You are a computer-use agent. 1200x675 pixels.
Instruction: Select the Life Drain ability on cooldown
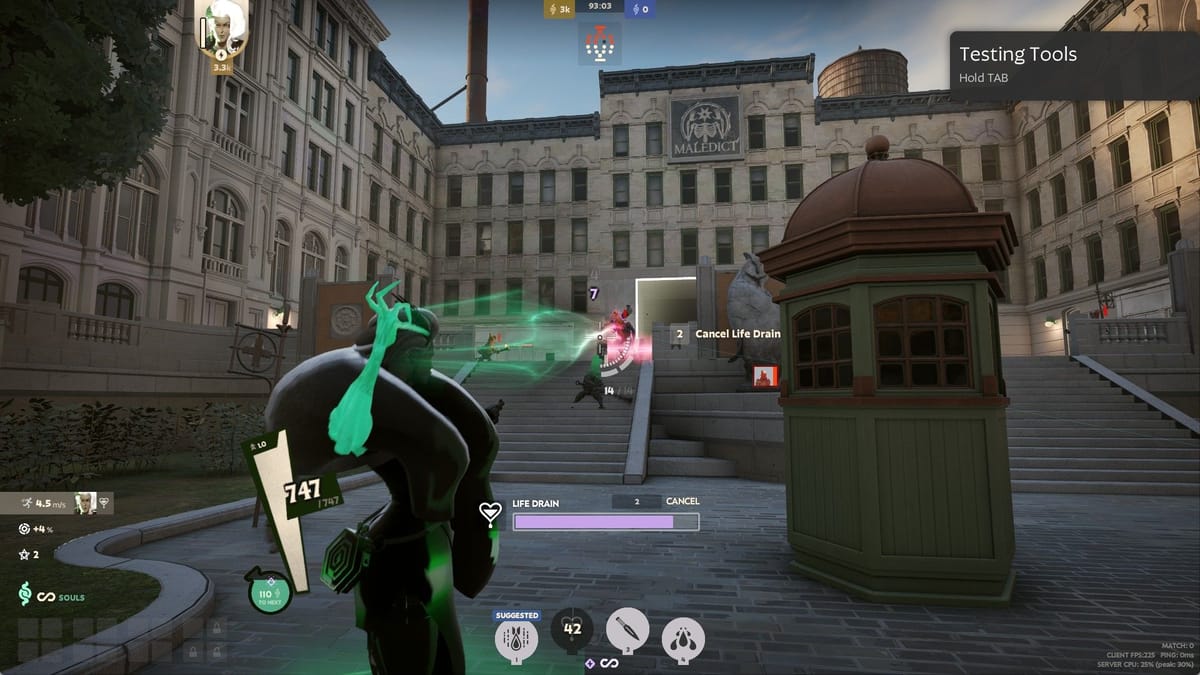[x=572, y=630]
